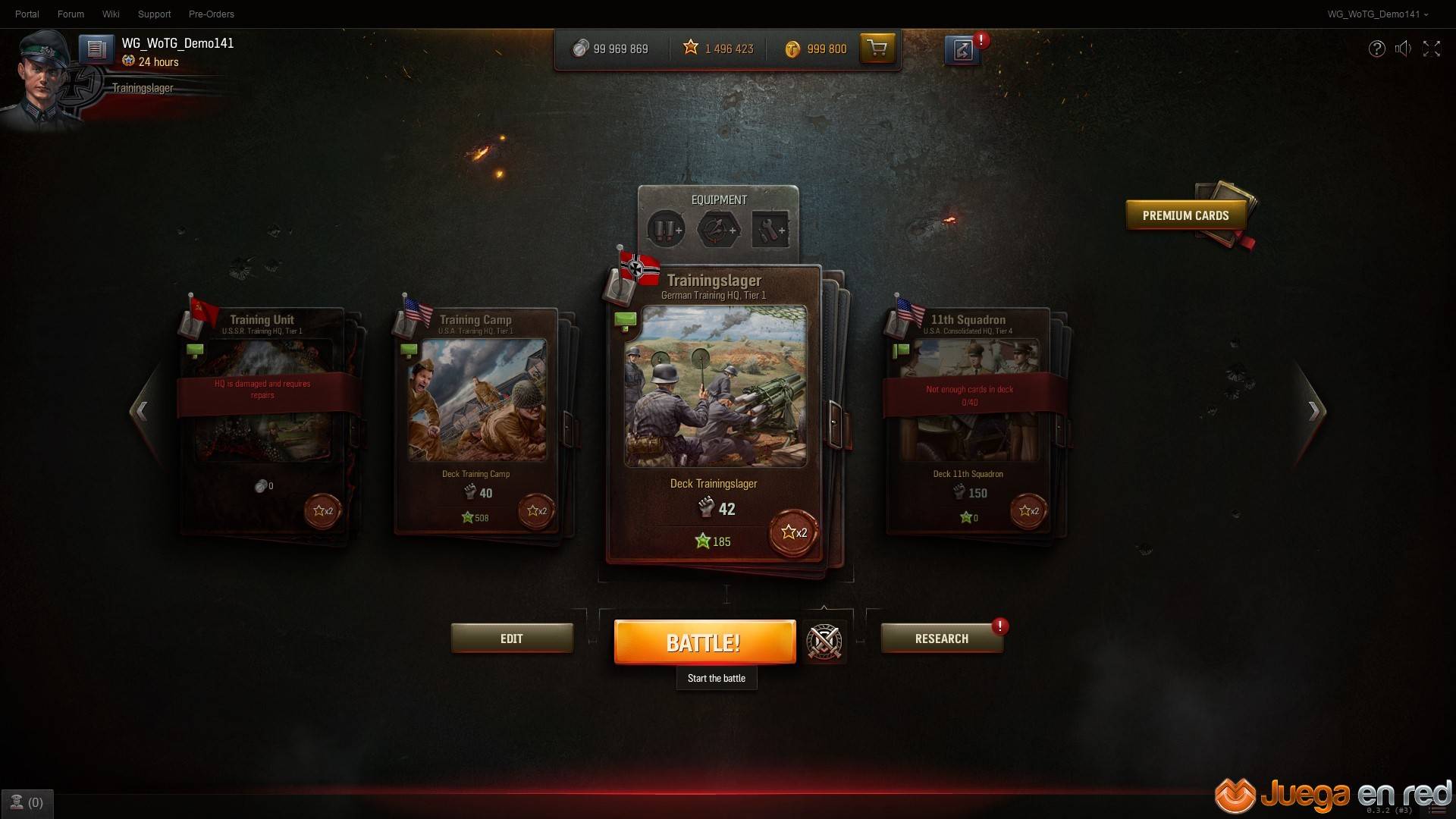The image size is (1456, 819).
Task: Open the Forum link
Action: tap(71, 14)
